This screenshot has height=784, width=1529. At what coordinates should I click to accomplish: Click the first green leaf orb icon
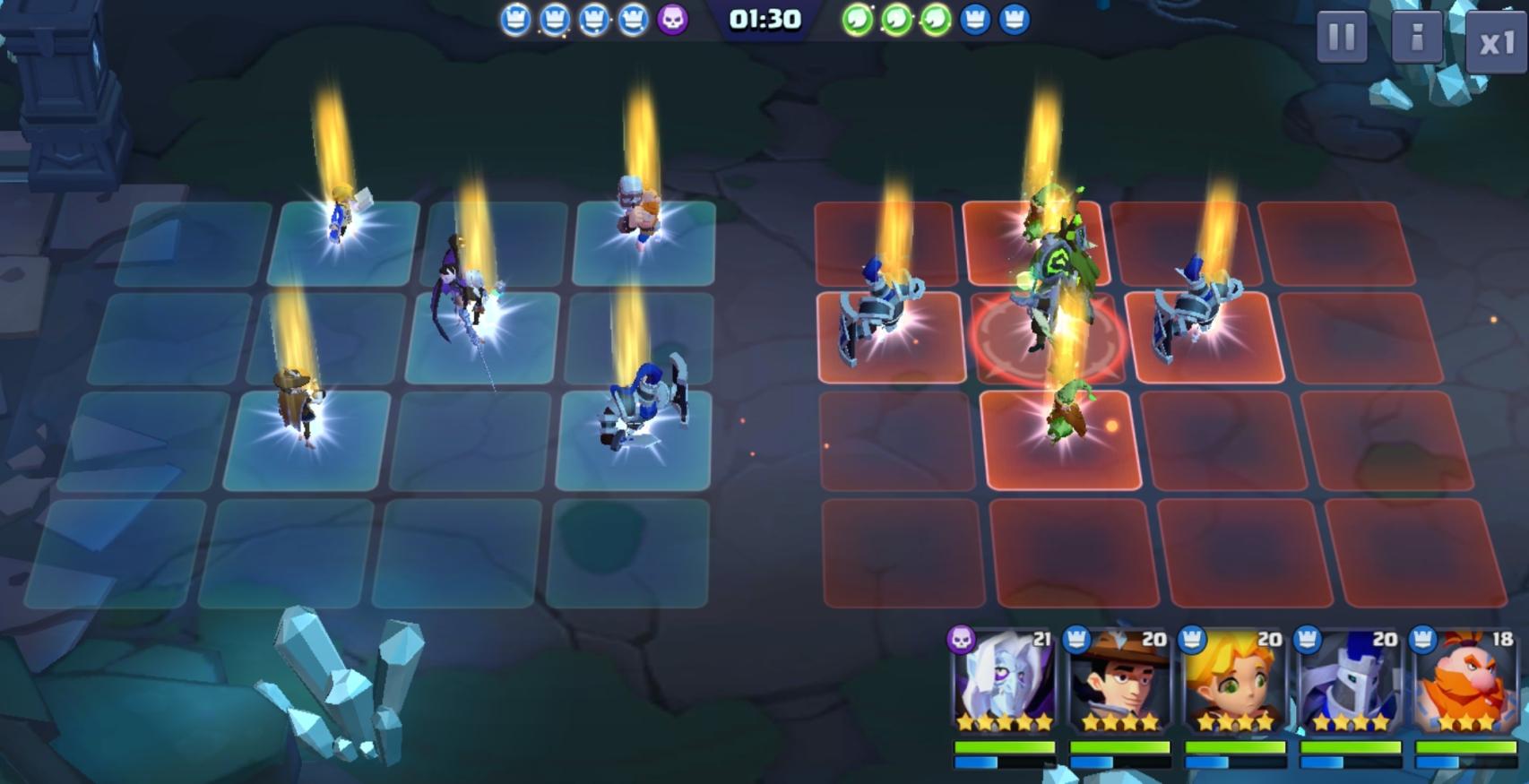tap(859, 19)
